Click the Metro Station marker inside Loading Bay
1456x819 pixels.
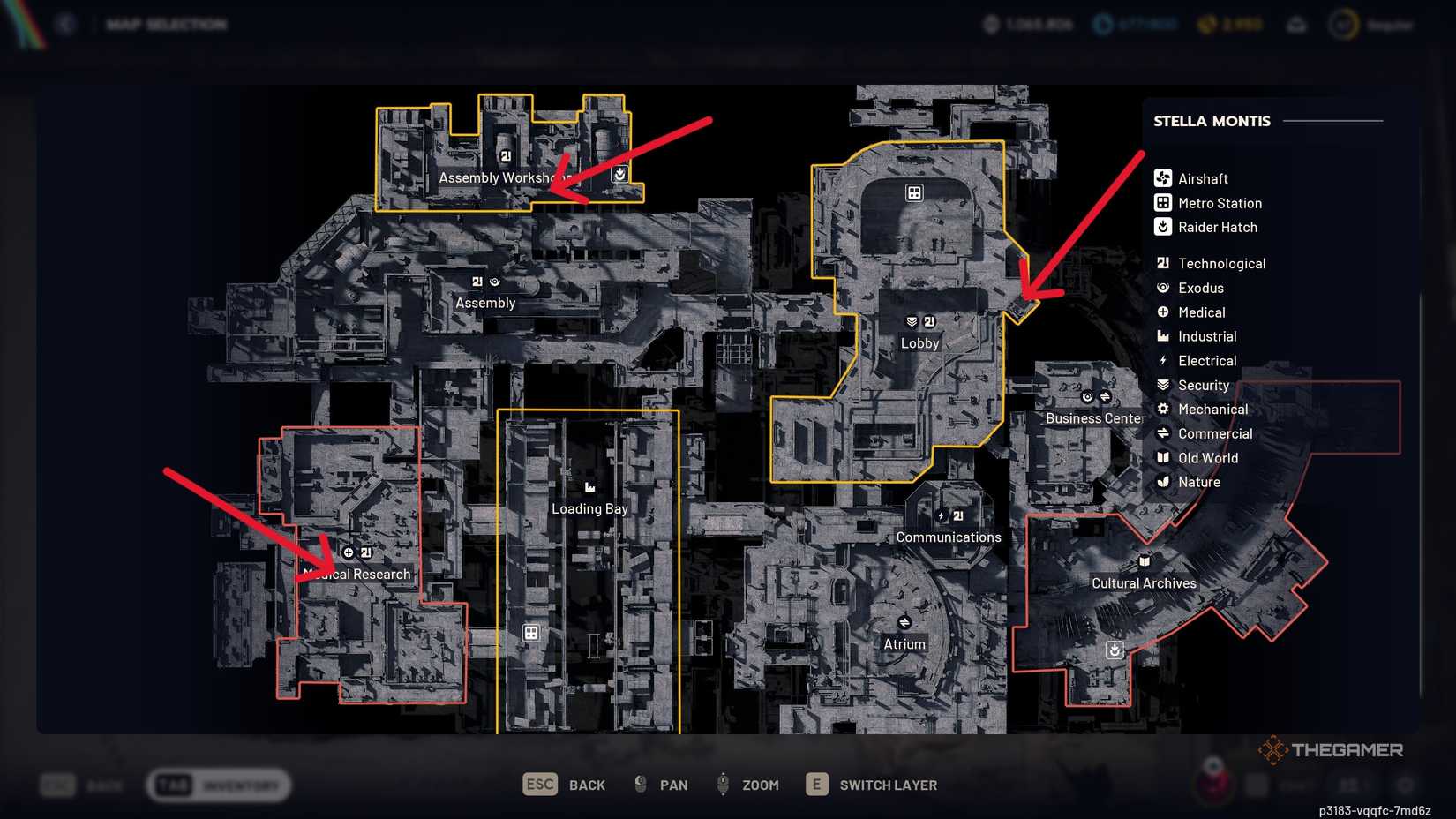pyautogui.click(x=532, y=631)
